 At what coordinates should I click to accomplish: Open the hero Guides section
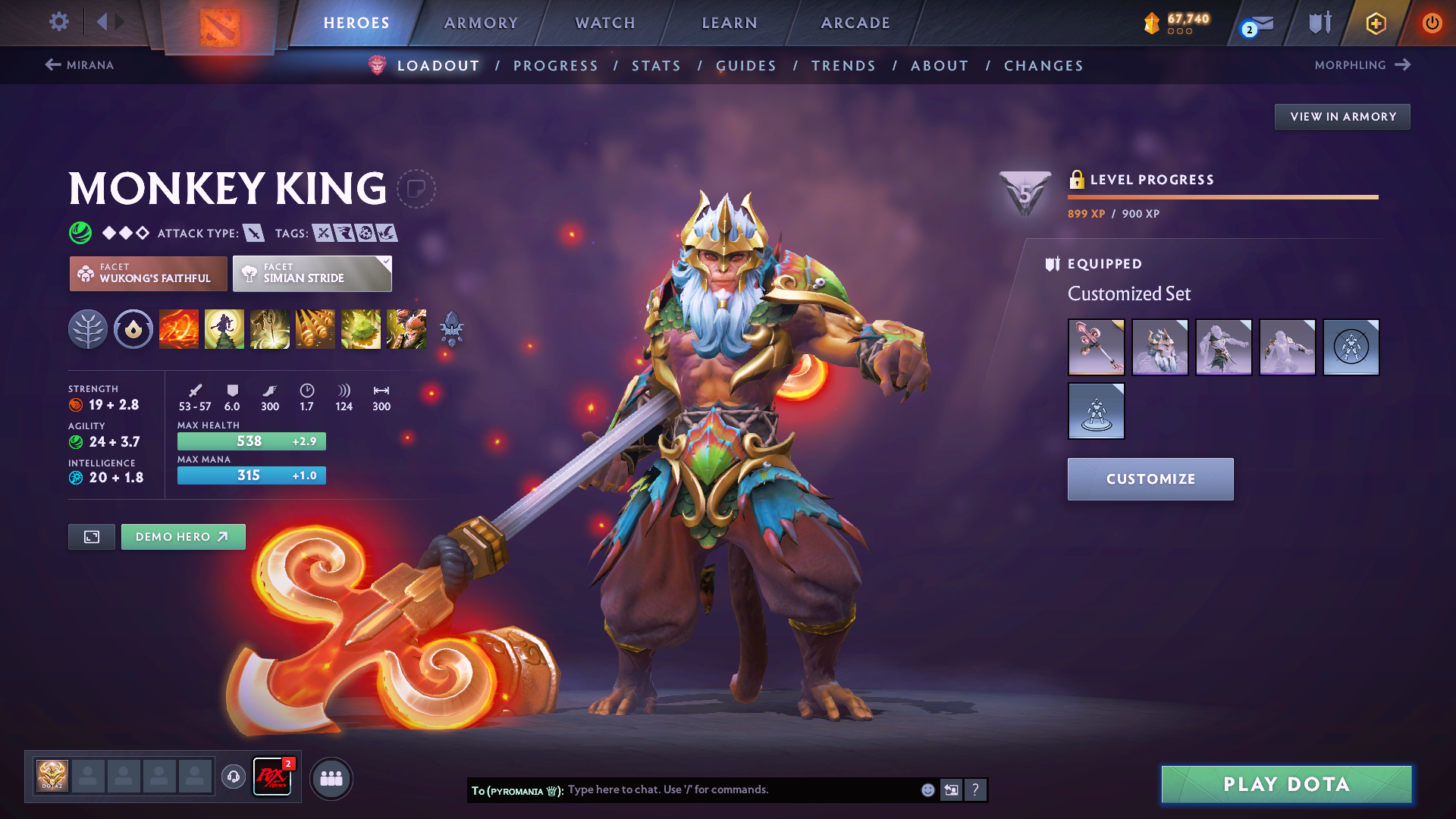pyautogui.click(x=746, y=66)
